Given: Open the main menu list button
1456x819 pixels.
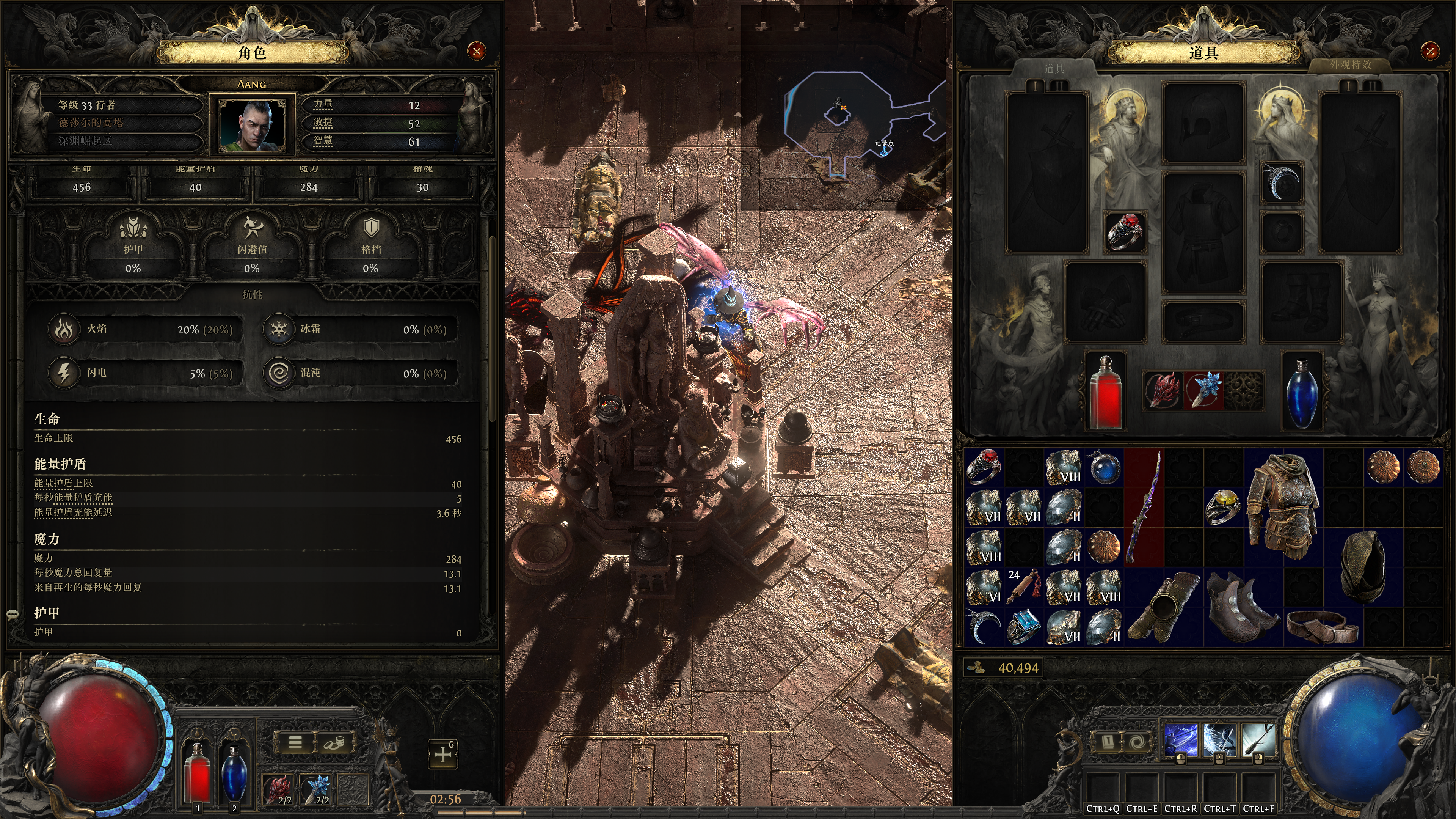Looking at the screenshot, I should [295, 743].
